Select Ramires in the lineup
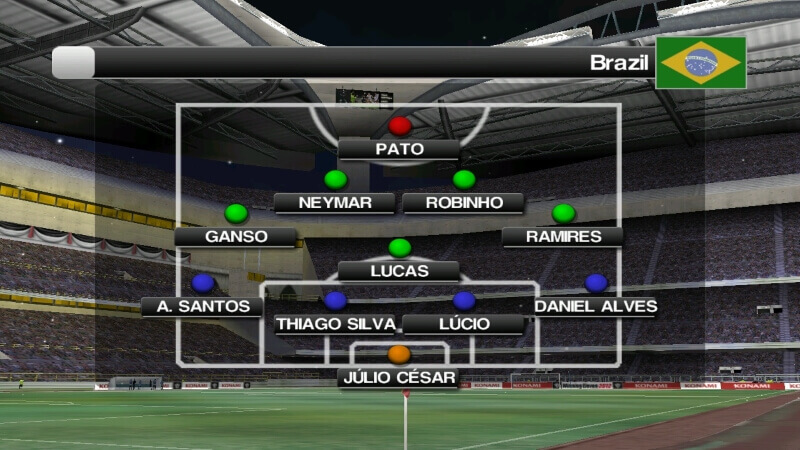 (x=563, y=237)
